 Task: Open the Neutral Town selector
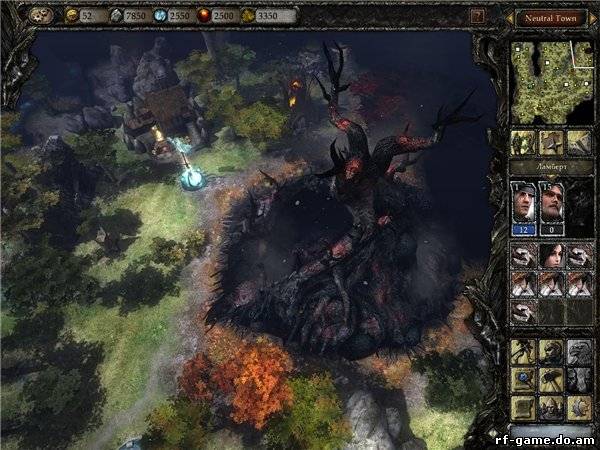[x=551, y=17]
